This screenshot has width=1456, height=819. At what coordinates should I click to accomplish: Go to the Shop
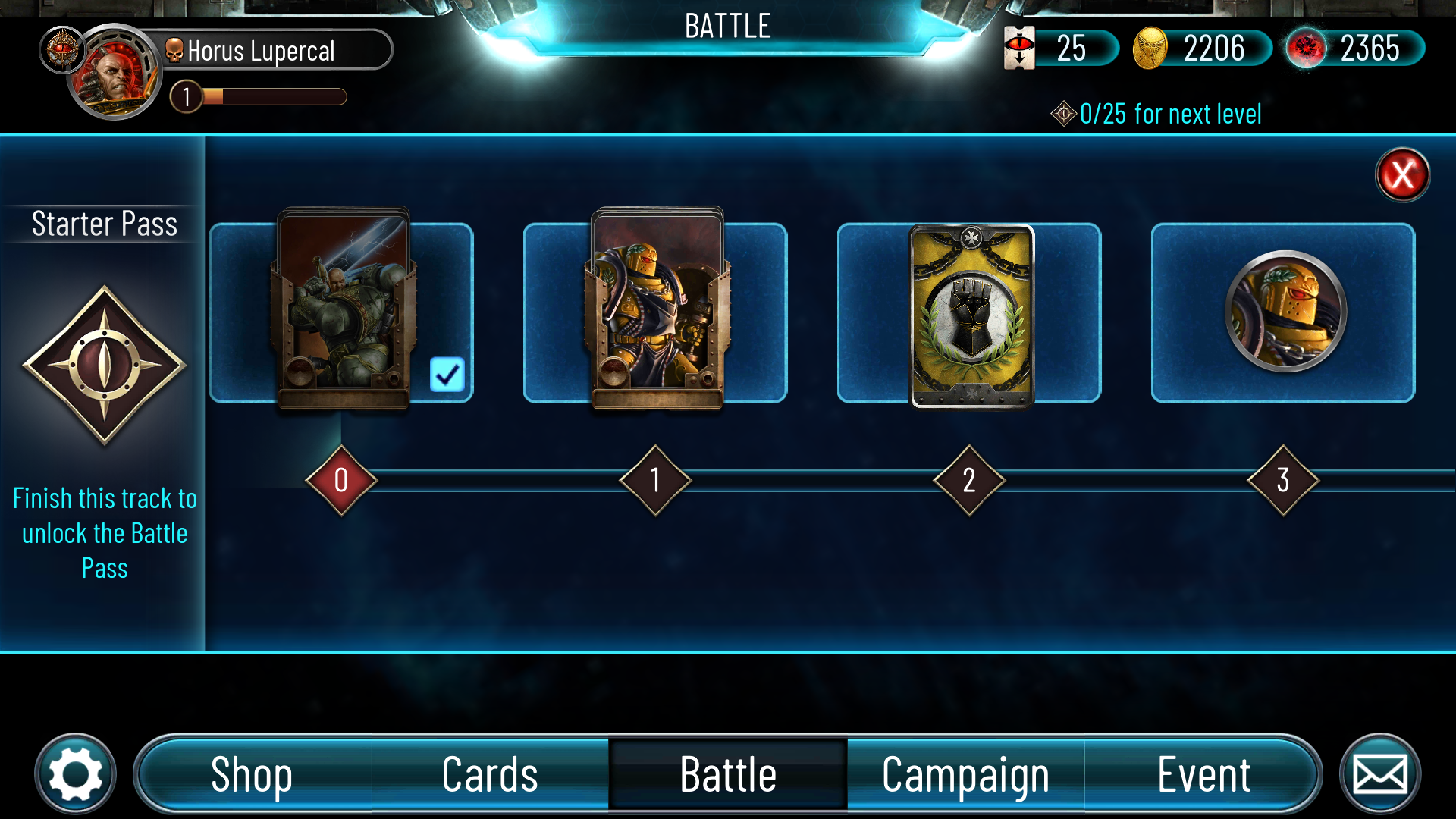pyautogui.click(x=253, y=774)
